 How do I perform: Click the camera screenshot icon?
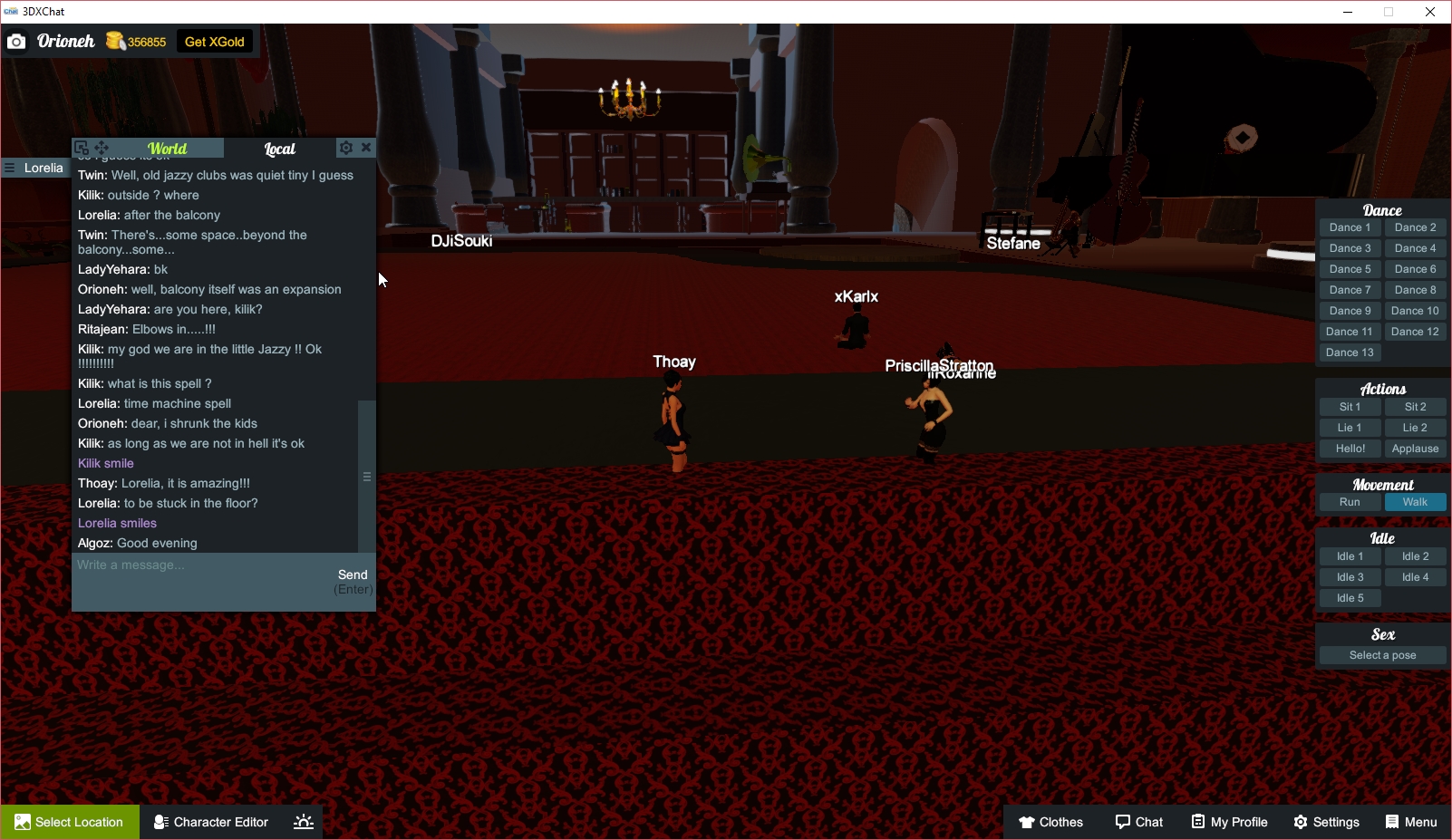15,41
